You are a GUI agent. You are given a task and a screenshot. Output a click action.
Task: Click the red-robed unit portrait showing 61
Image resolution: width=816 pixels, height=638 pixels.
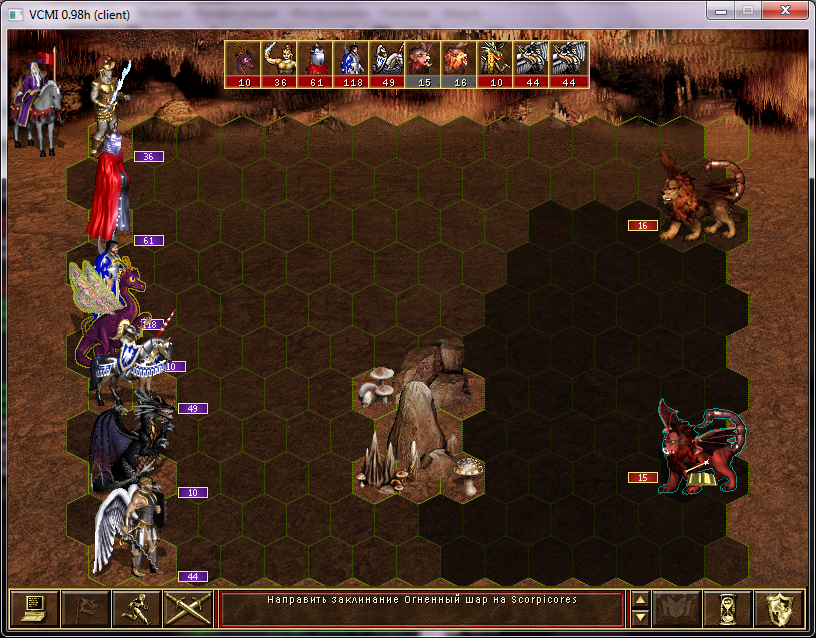click(316, 64)
